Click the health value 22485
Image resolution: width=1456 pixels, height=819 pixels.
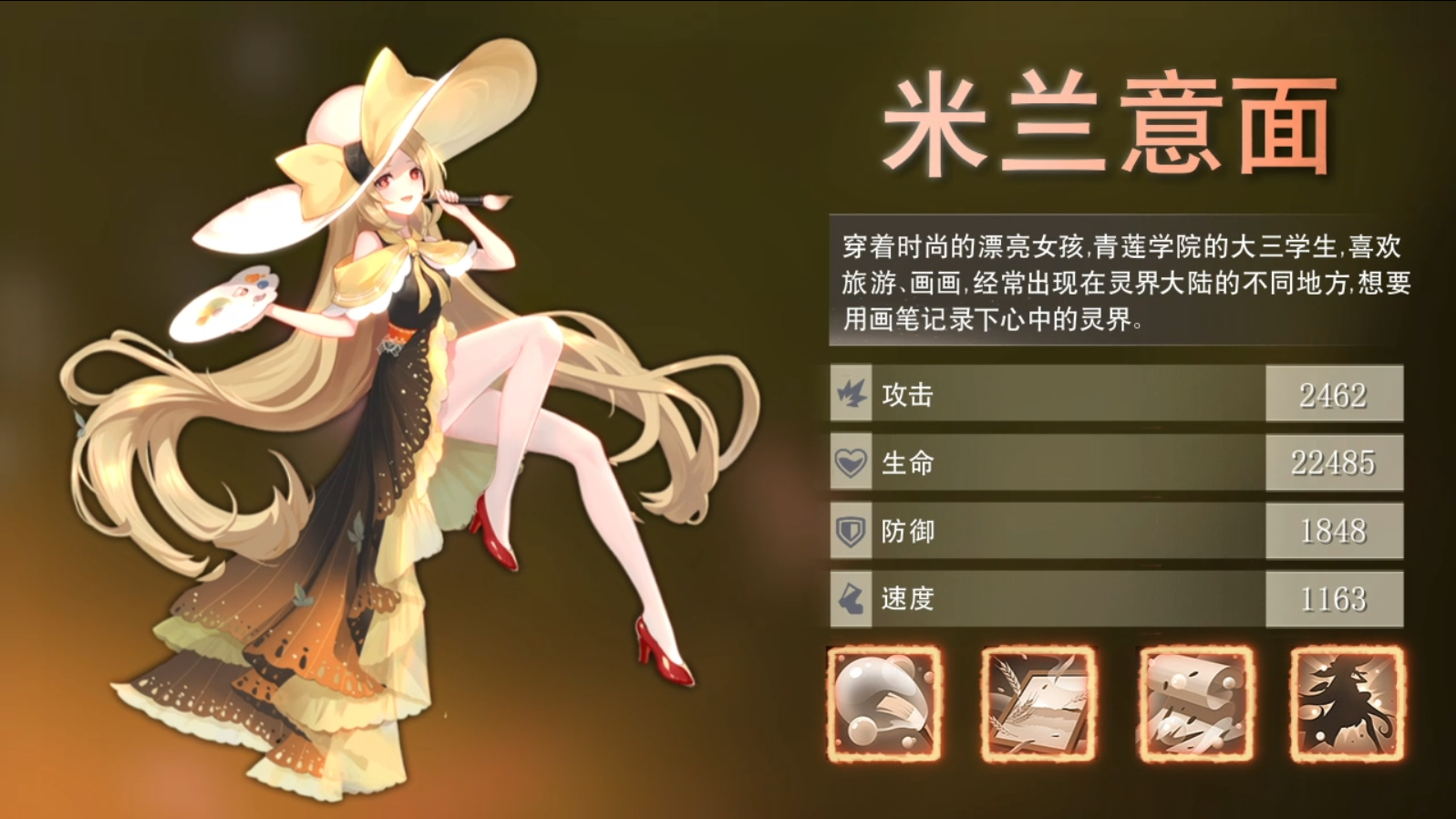pos(1334,462)
